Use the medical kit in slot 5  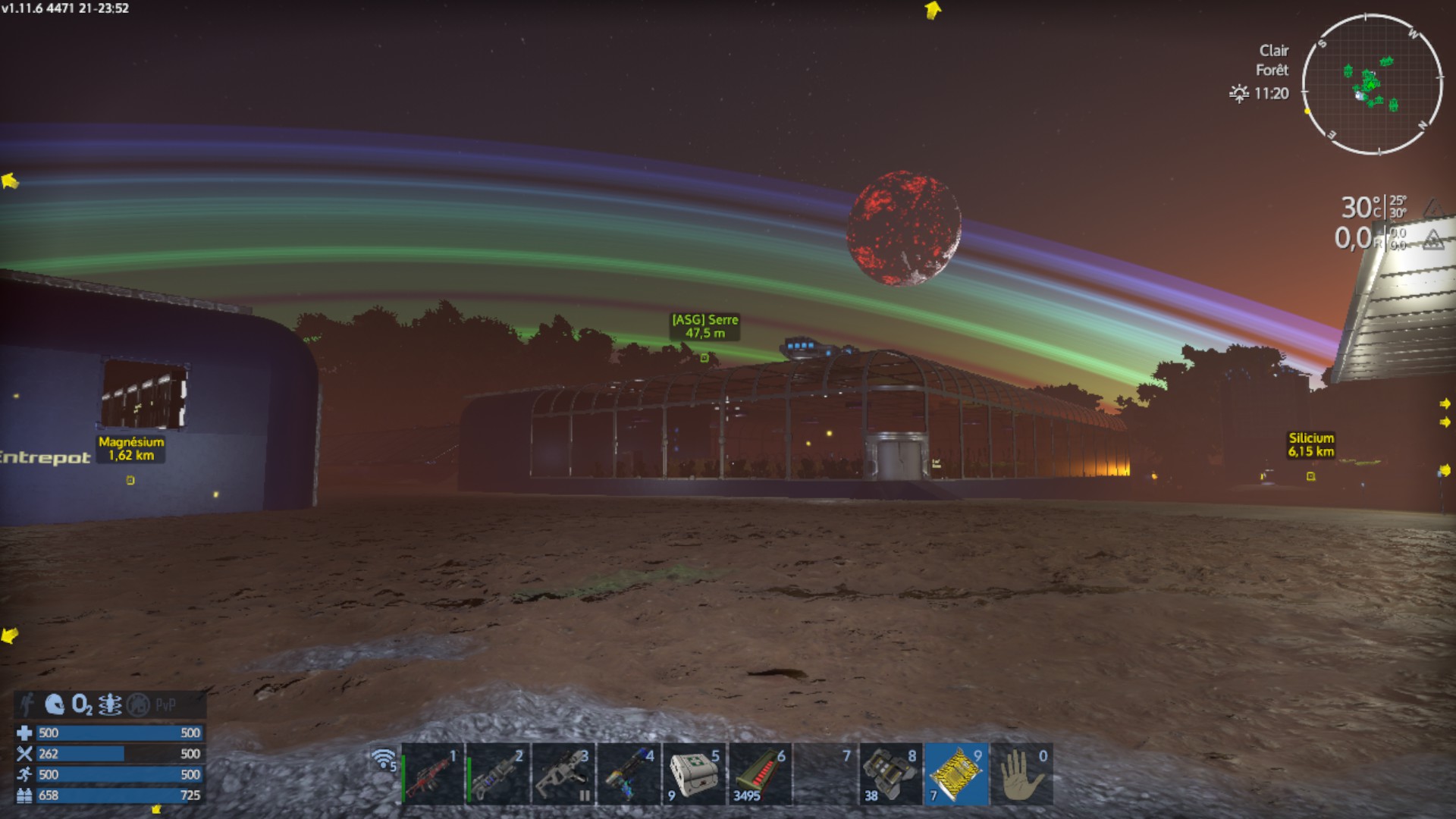pos(694,775)
